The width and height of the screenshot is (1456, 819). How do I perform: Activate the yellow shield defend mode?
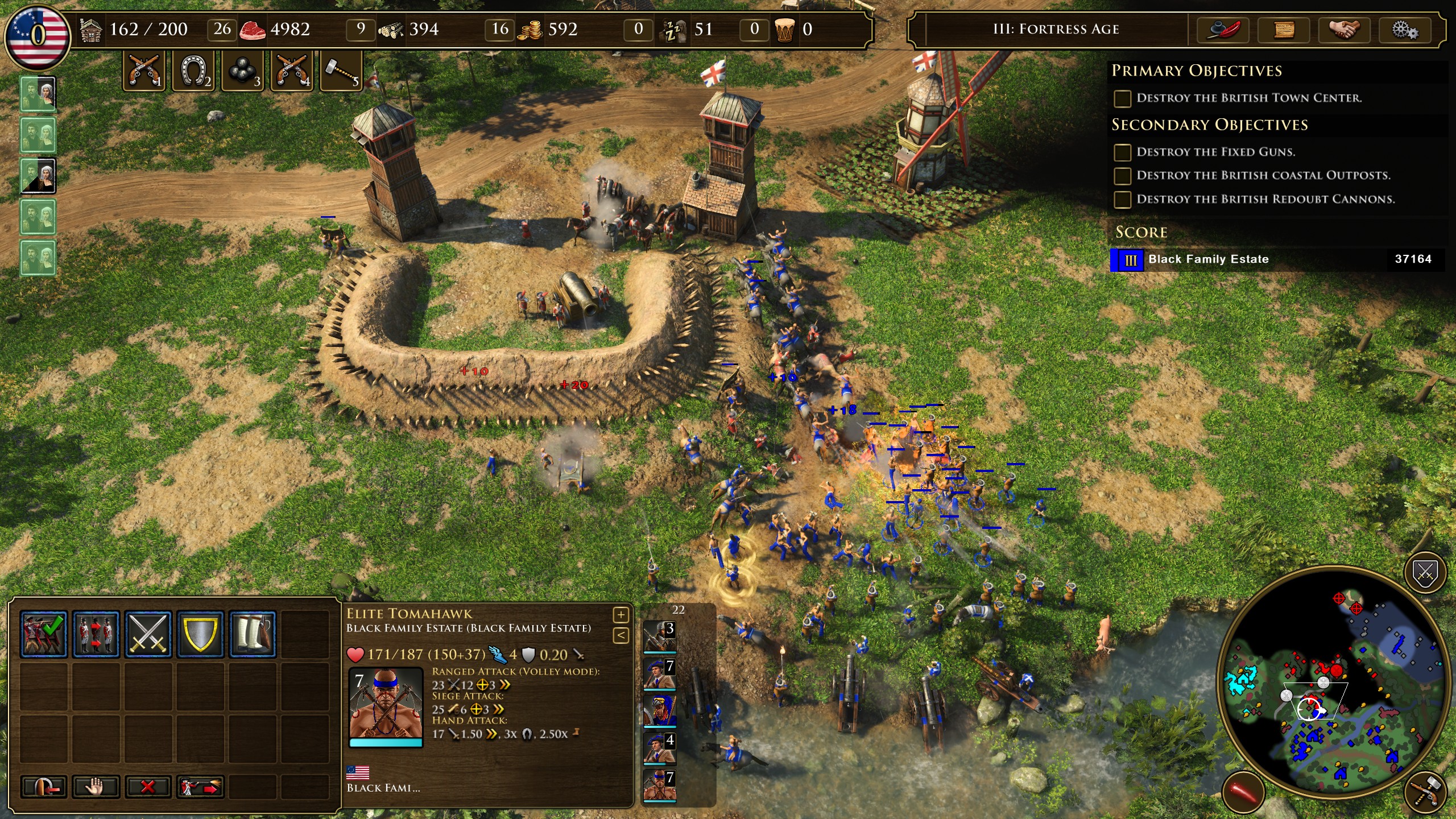tap(200, 634)
